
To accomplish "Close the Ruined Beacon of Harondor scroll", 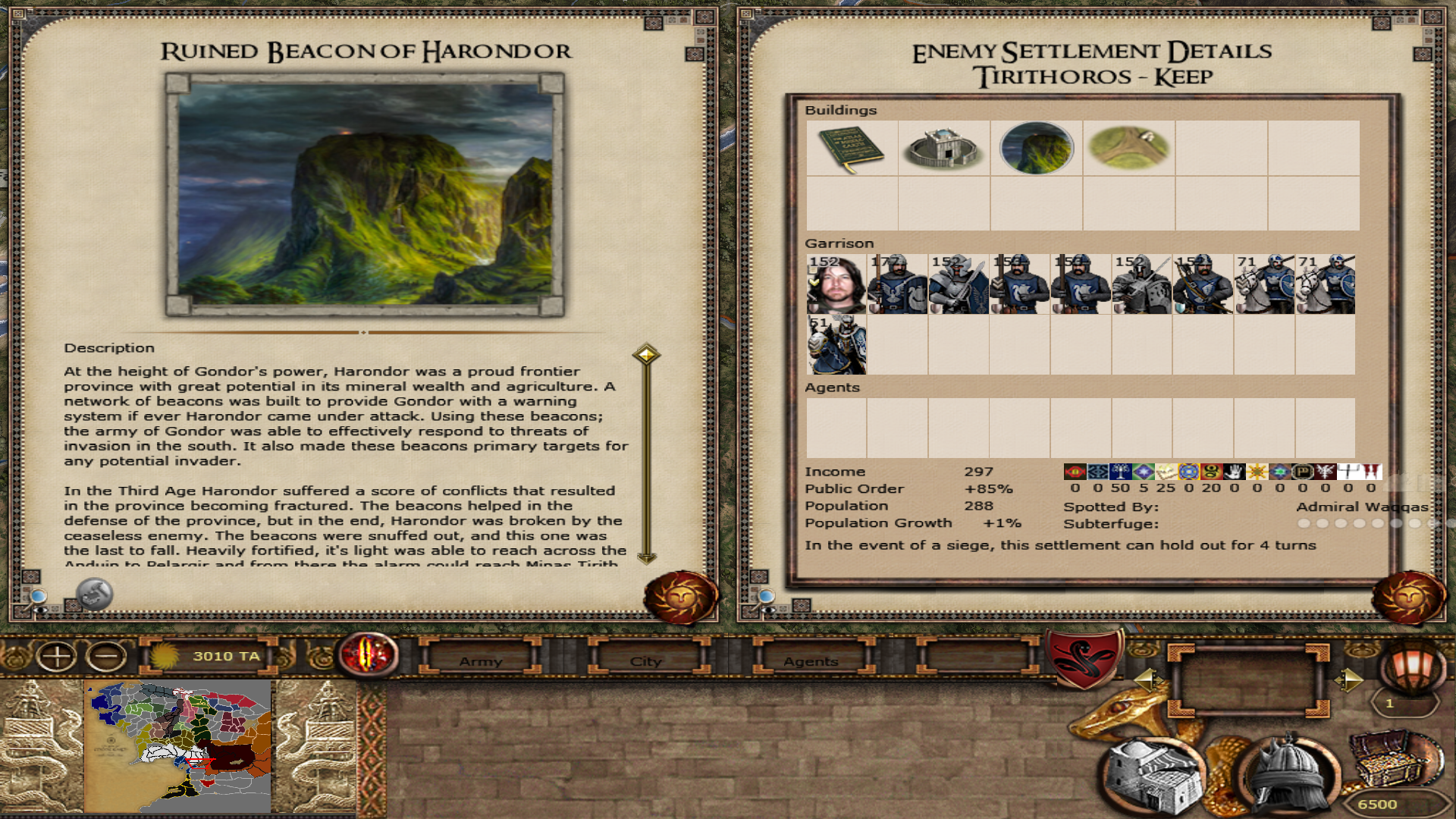I will (680, 598).
